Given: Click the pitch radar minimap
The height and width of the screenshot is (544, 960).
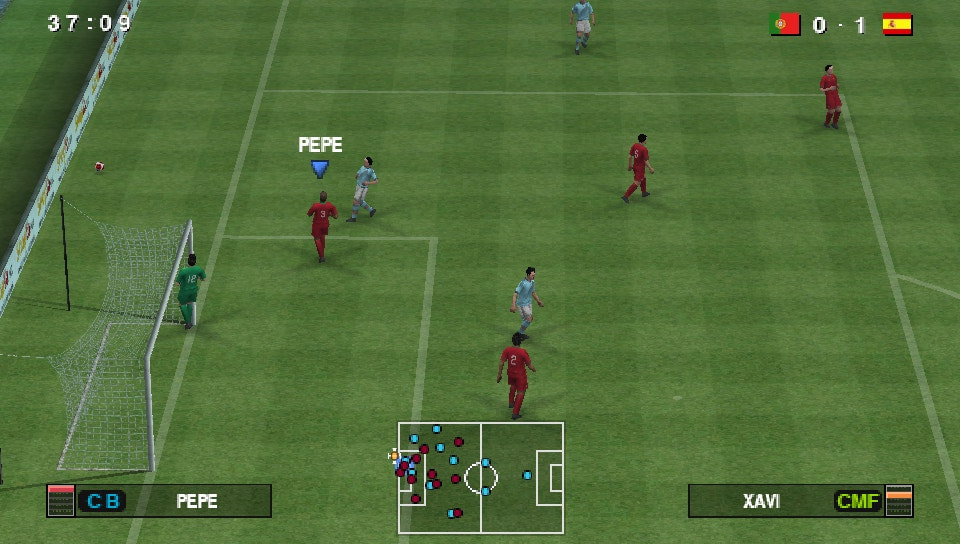Looking at the screenshot, I should 481,477.
